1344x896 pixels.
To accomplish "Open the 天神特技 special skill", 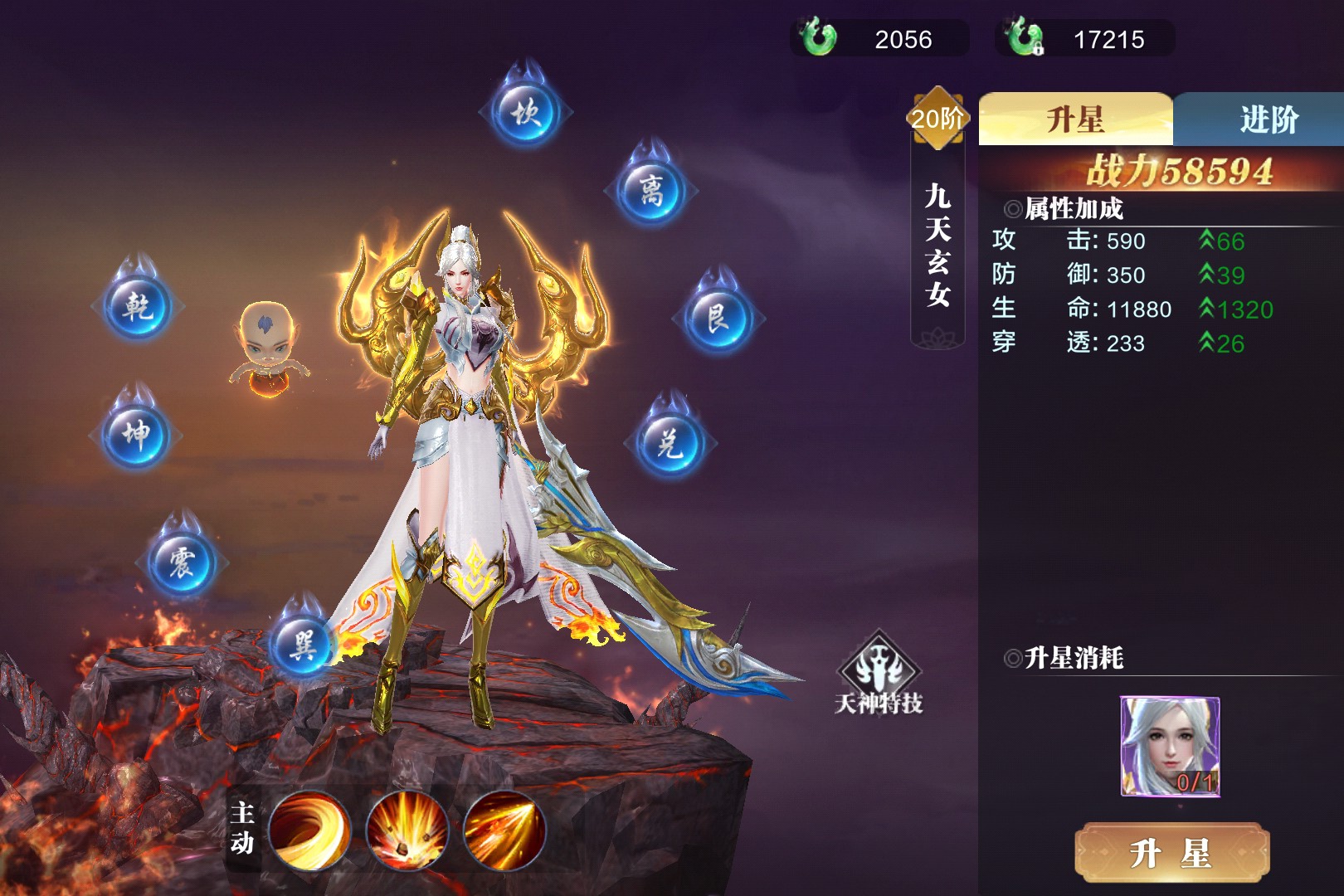I will 879,674.
